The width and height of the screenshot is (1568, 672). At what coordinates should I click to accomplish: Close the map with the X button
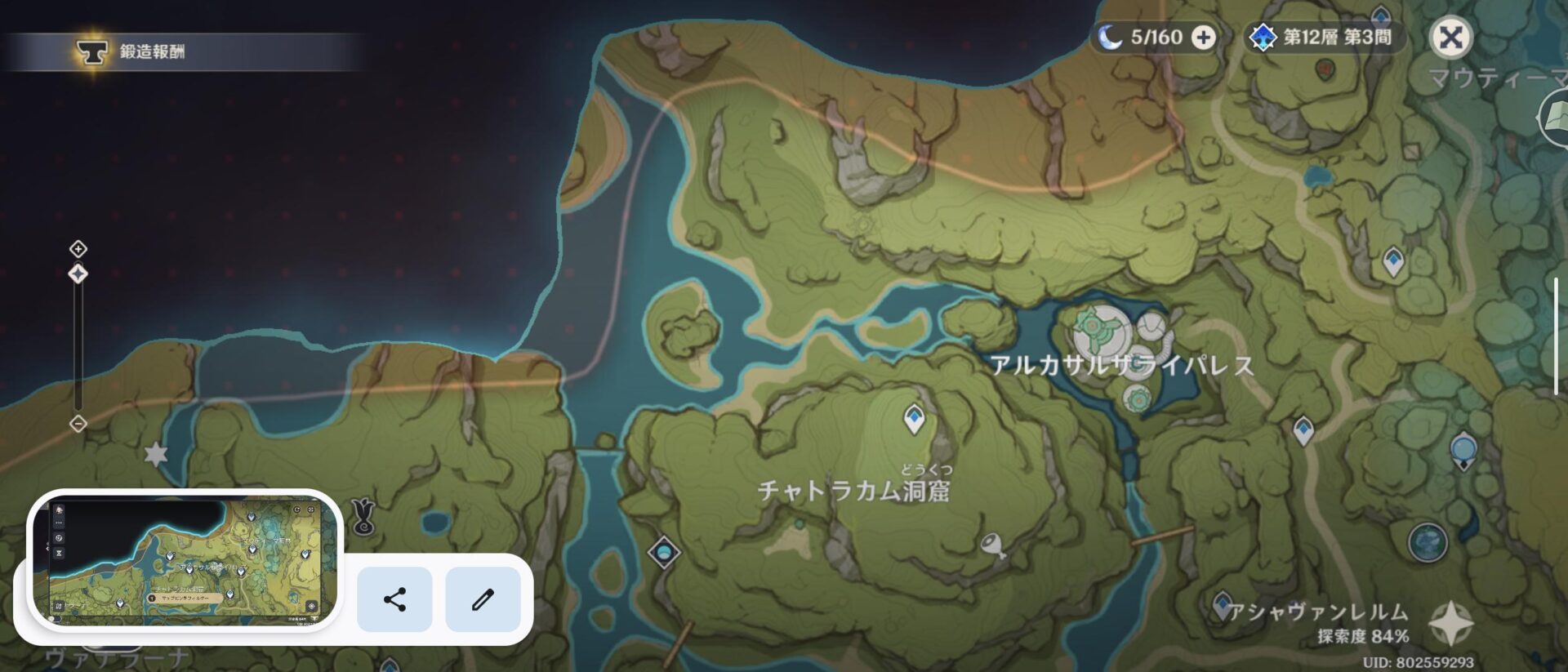(1450, 38)
